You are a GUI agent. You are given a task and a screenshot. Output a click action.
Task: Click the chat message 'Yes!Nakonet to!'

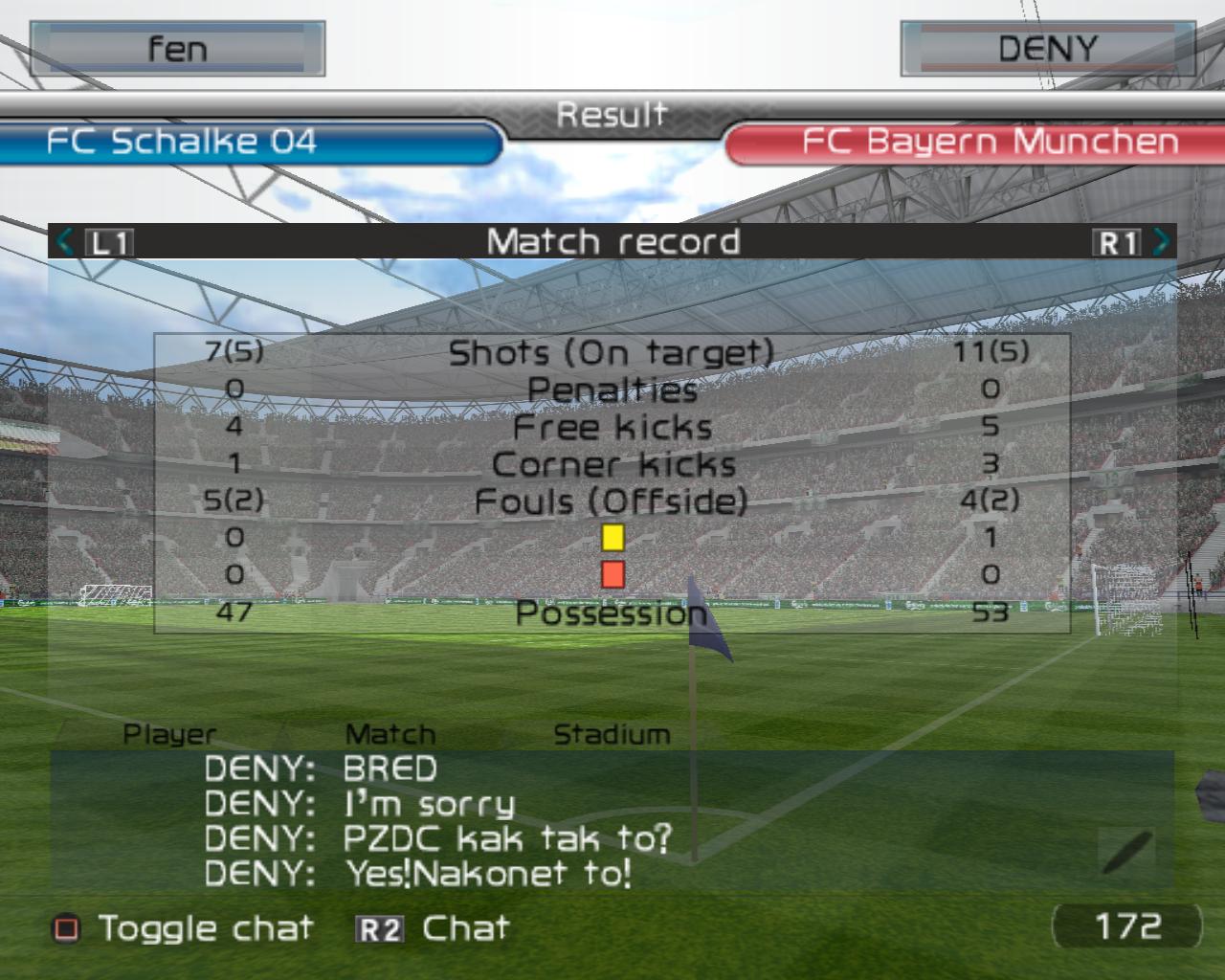[488, 873]
